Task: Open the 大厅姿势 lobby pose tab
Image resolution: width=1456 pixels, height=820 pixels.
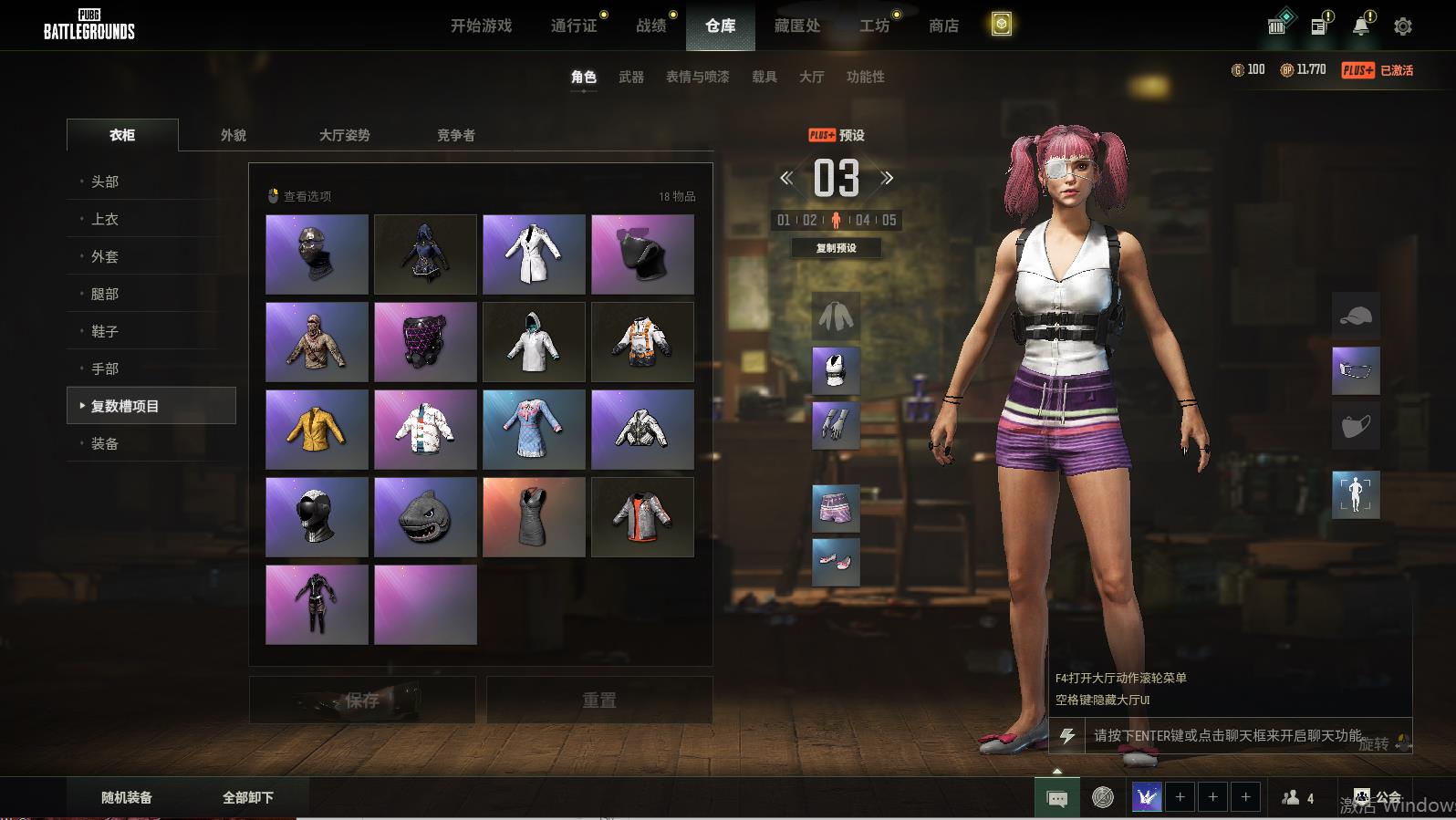Action: [344, 135]
